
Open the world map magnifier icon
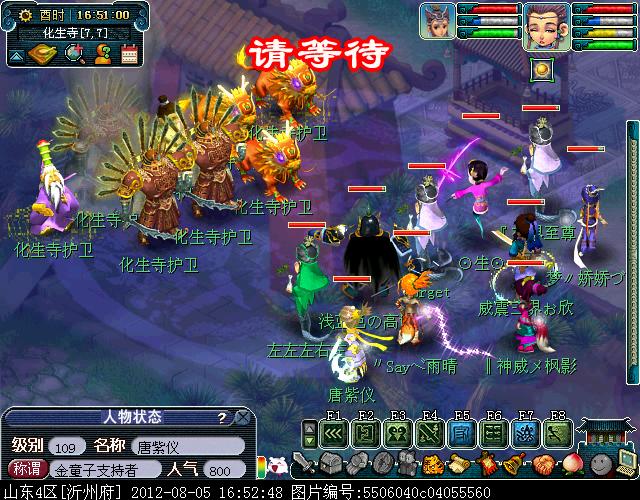pyautogui.click(x=73, y=56)
